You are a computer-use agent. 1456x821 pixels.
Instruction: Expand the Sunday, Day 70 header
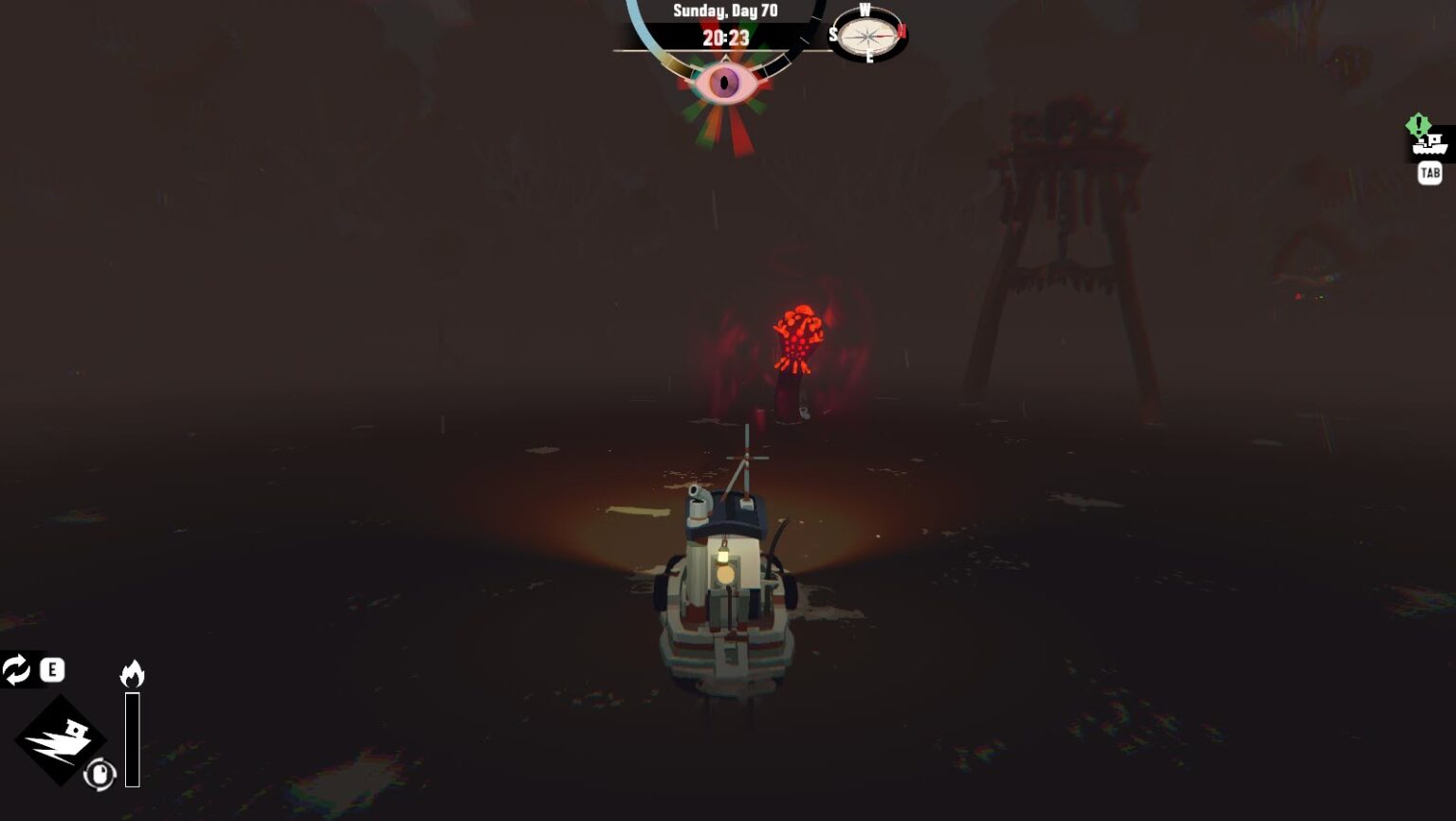tap(725, 11)
